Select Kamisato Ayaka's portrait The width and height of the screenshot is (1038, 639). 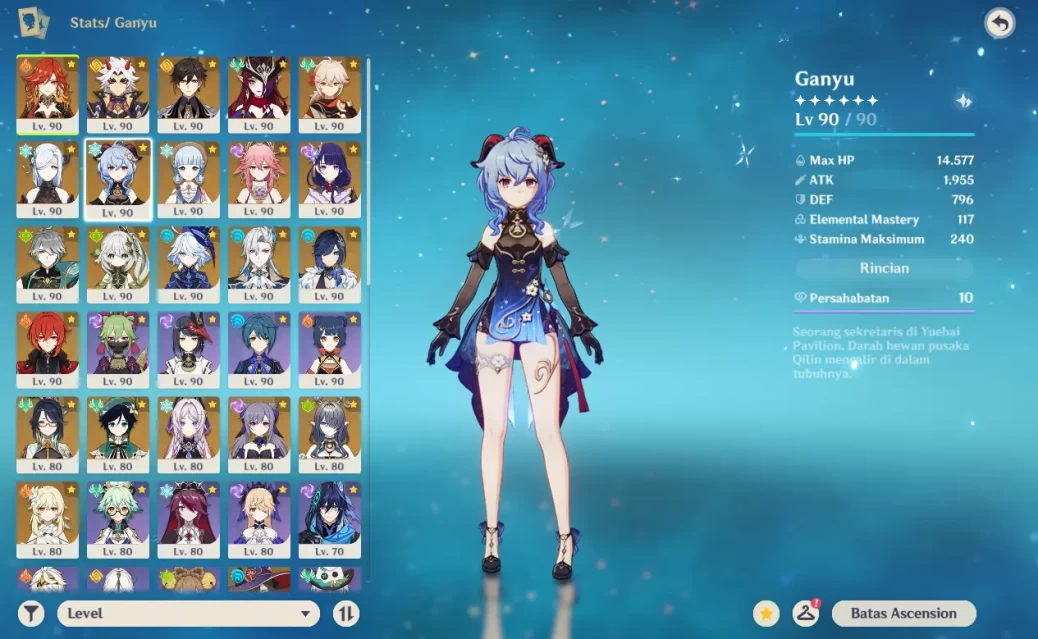[189, 175]
